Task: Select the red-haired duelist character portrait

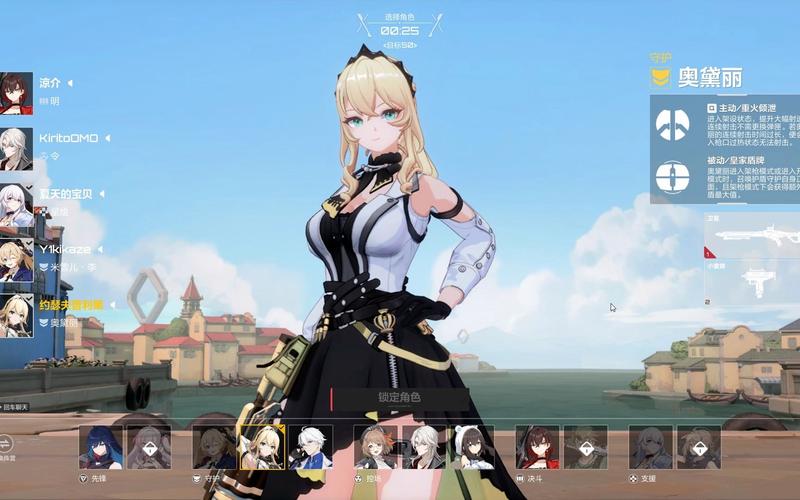Action: 537,447
